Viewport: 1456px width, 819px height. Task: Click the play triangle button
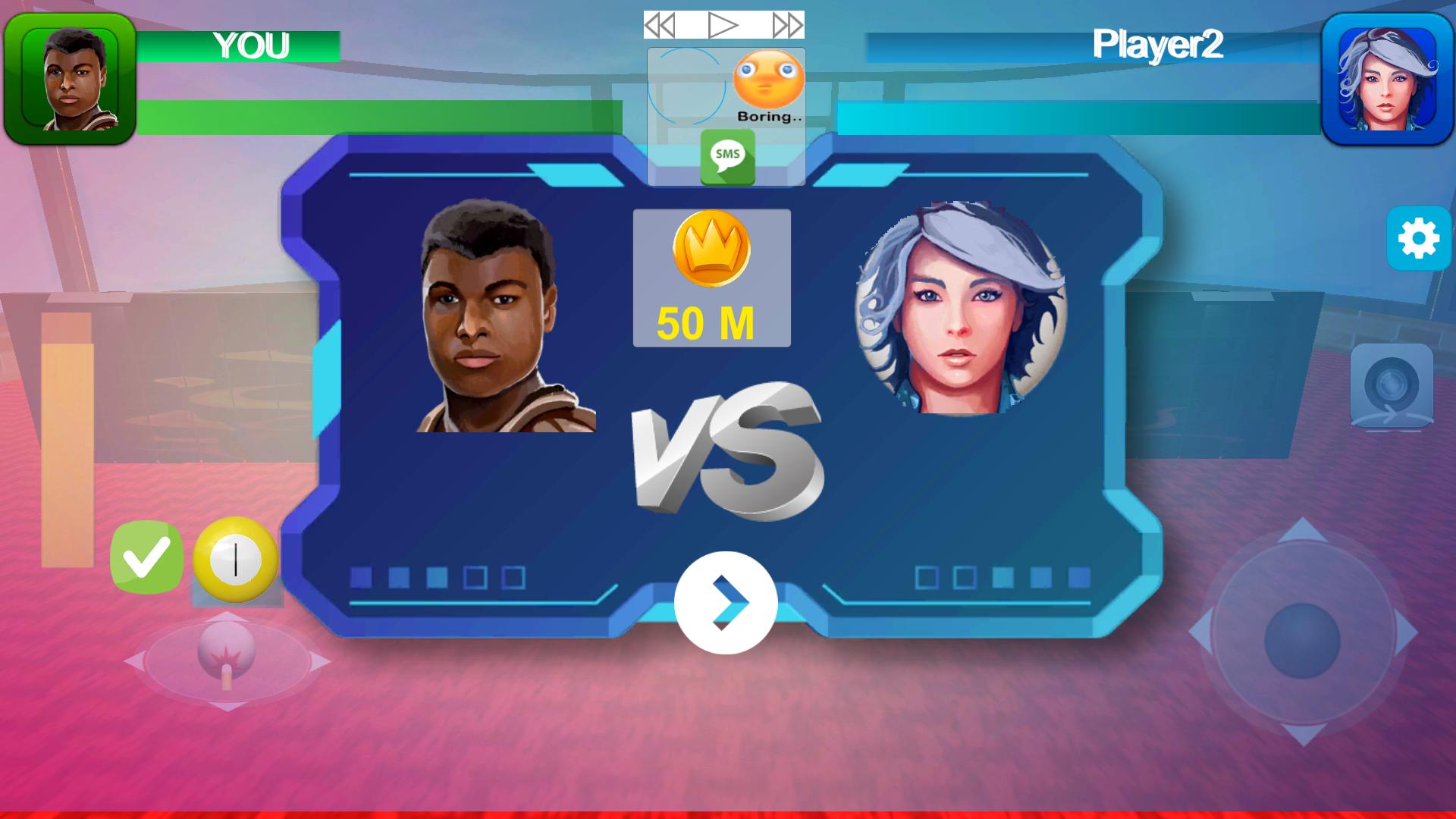click(723, 26)
